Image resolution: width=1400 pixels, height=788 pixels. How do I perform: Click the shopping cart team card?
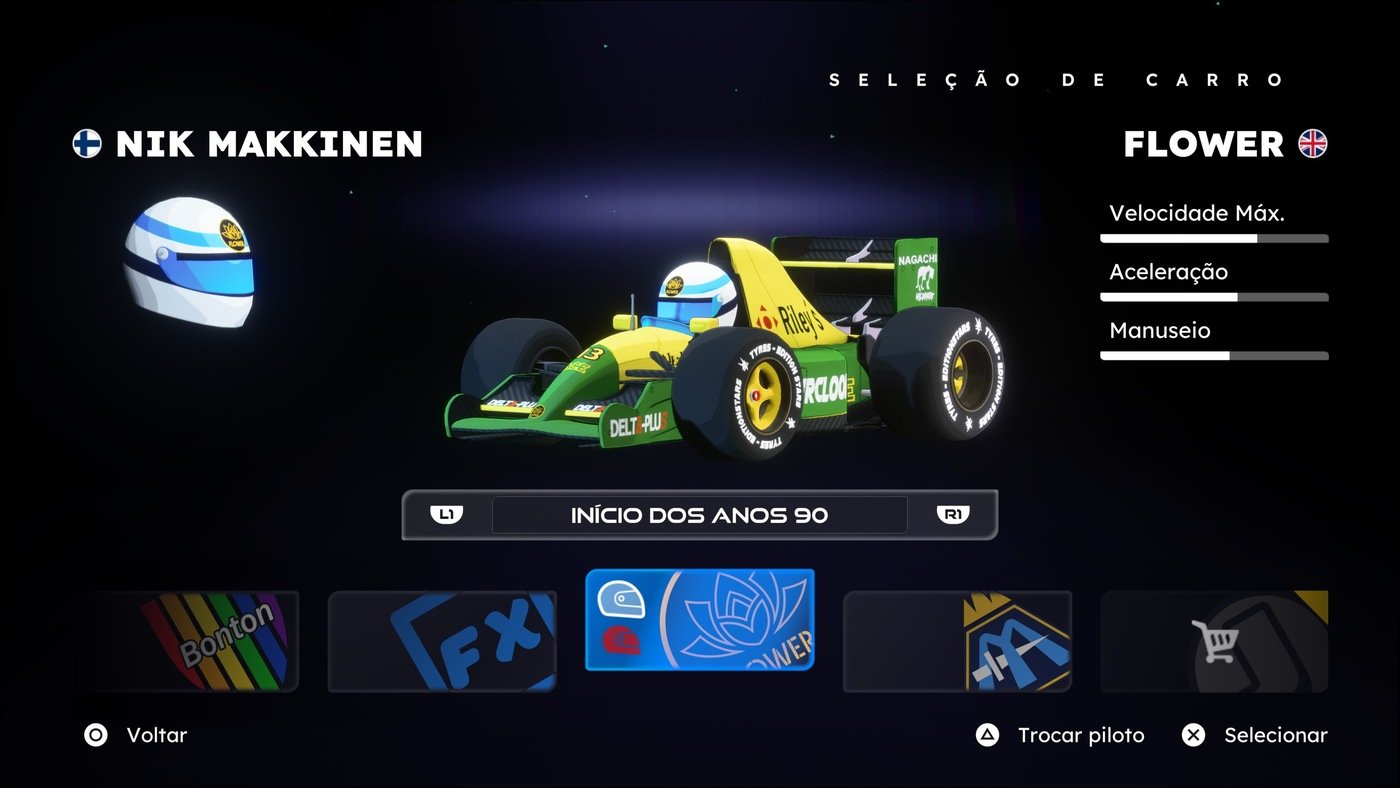click(x=1213, y=640)
